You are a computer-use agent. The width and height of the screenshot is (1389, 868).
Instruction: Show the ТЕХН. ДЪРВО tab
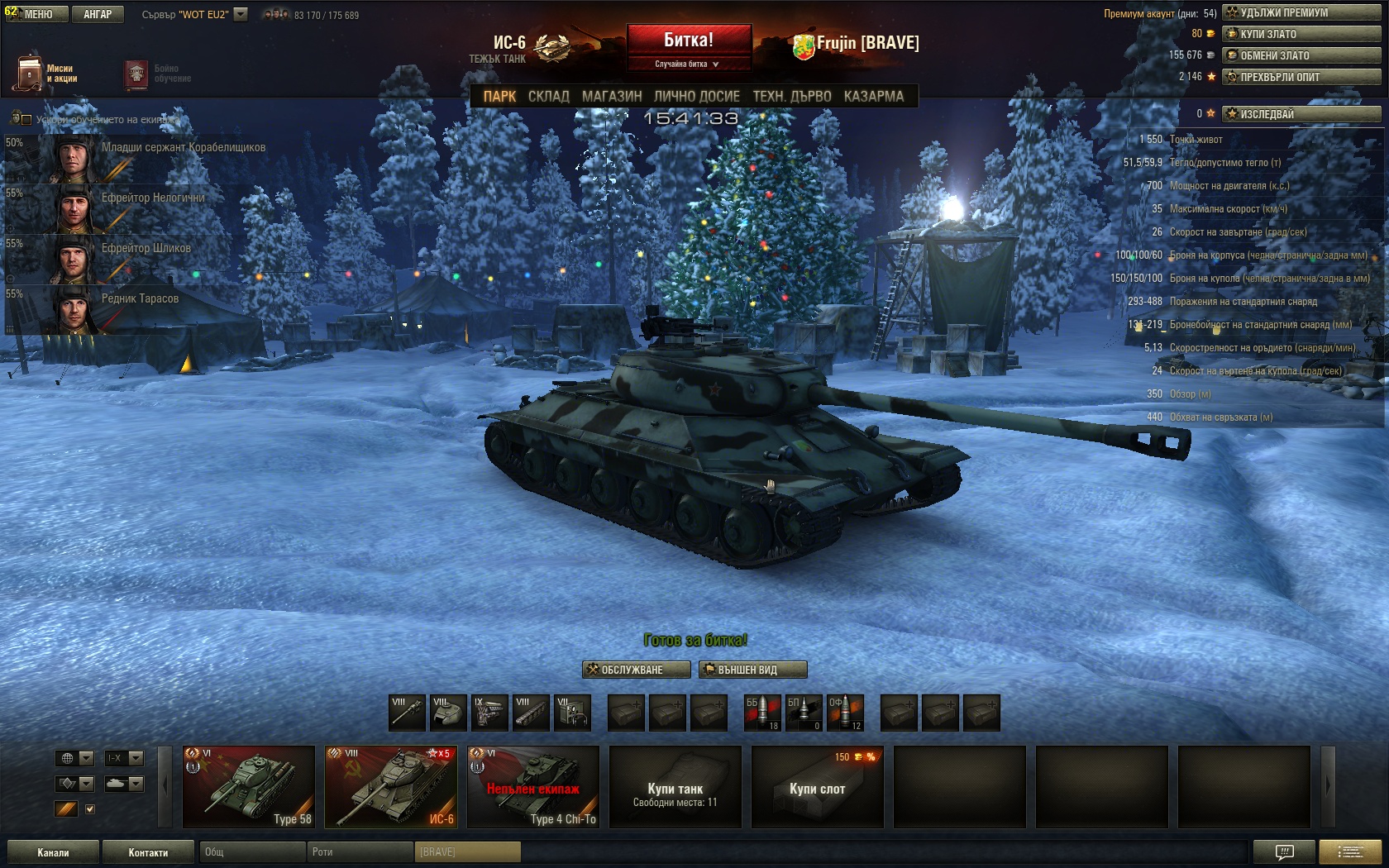pos(791,96)
